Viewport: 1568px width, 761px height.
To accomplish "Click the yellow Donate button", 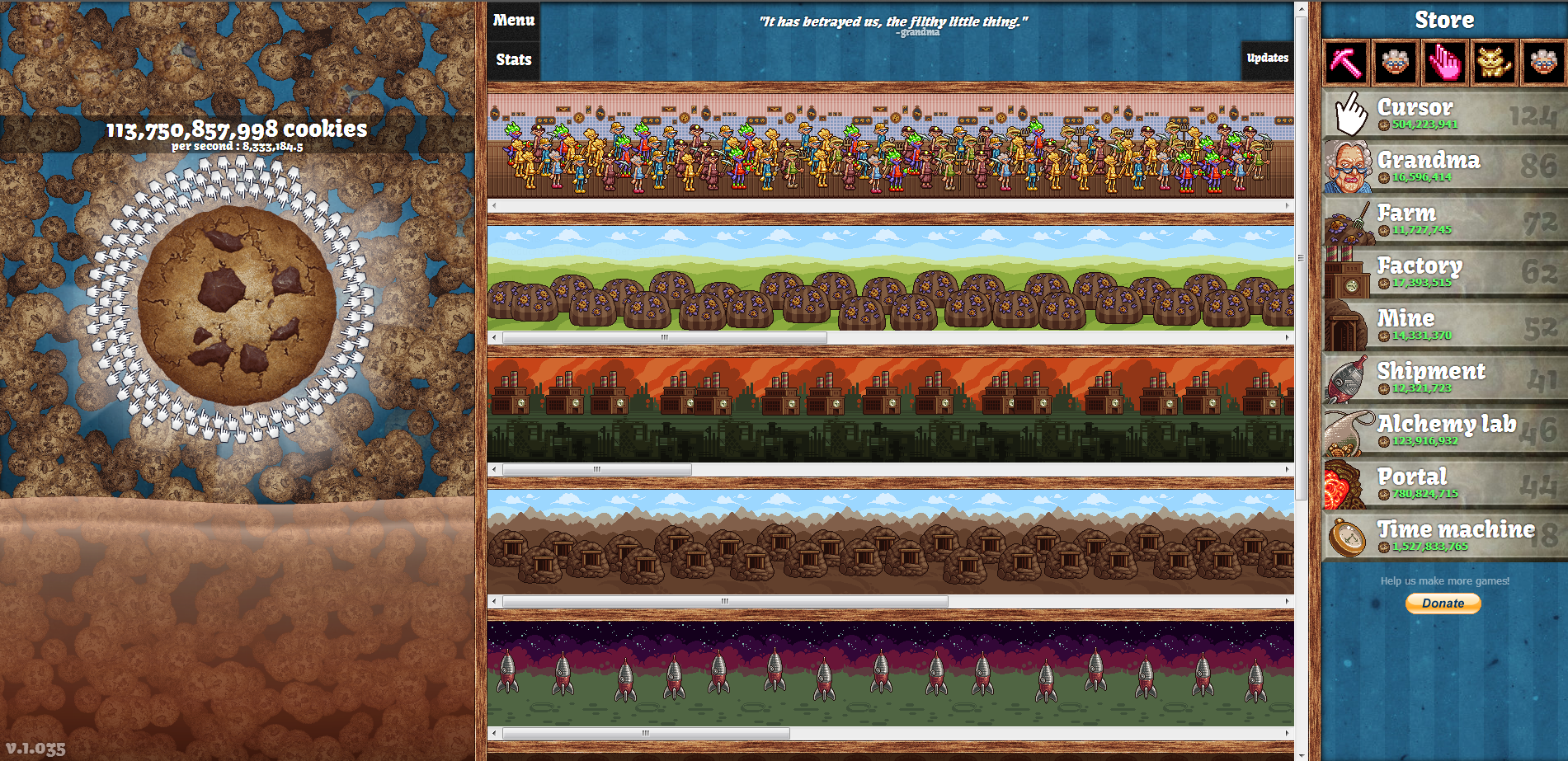I will point(1443,604).
